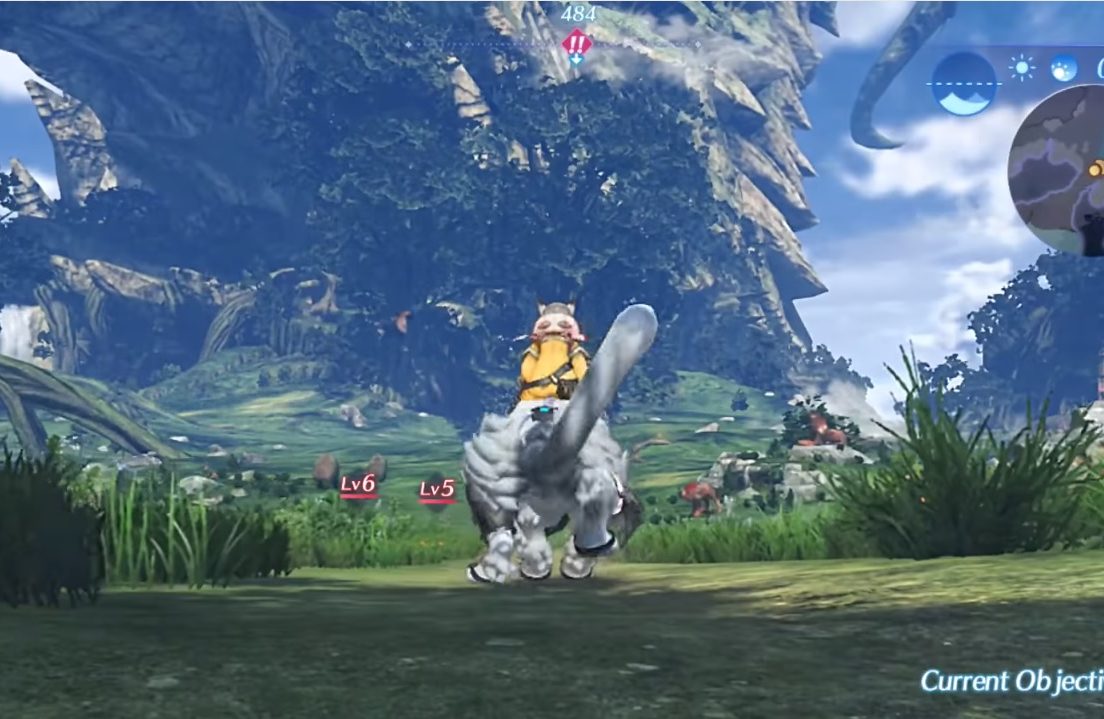Open the Current Objective tracker
The height and width of the screenshot is (719, 1104).
pyautogui.click(x=1011, y=681)
